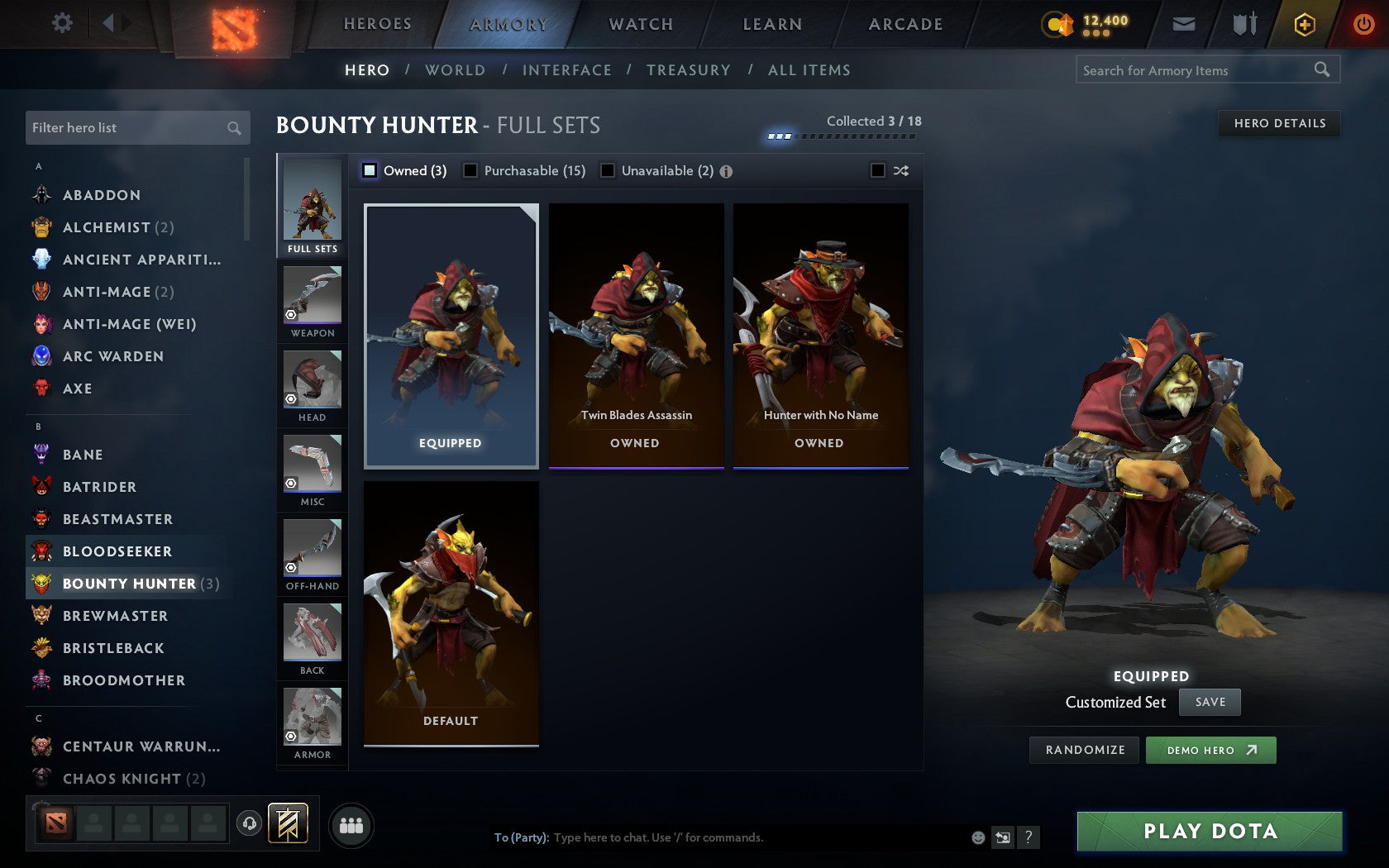Image resolution: width=1389 pixels, height=868 pixels.
Task: Open the in-game mail inbox
Action: pyautogui.click(x=1184, y=24)
